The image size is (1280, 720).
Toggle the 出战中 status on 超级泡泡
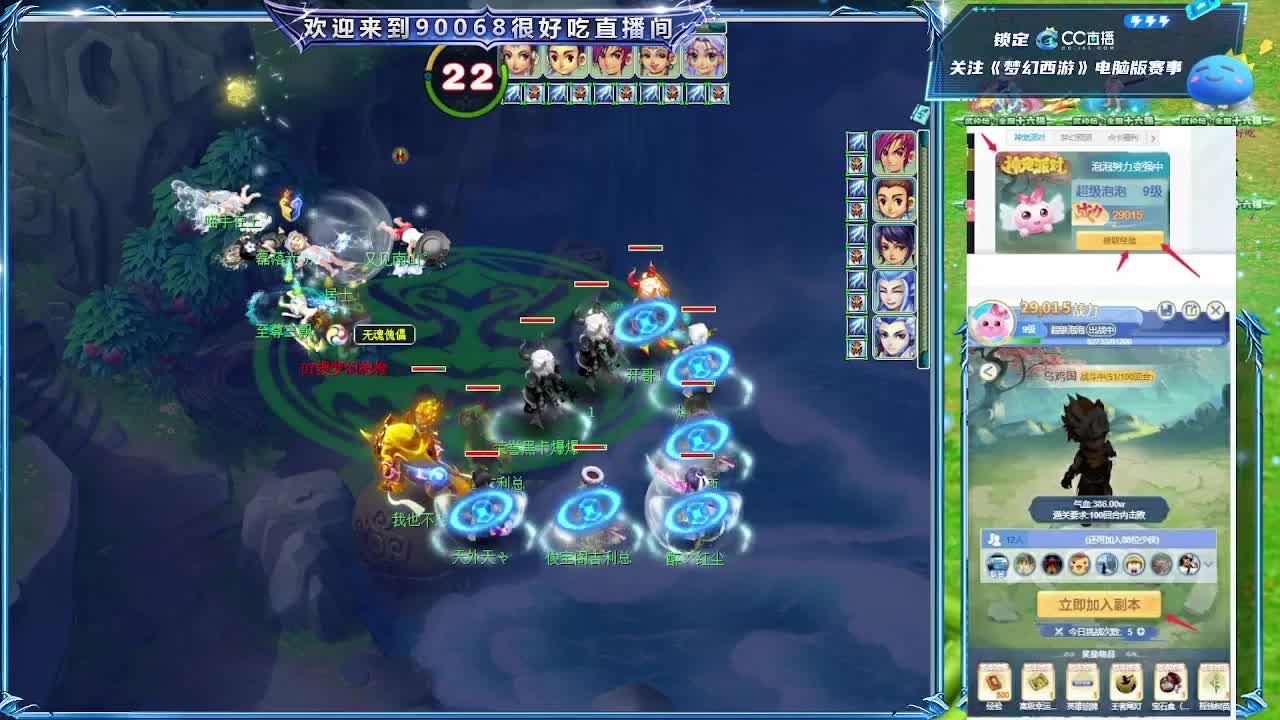click(1102, 330)
